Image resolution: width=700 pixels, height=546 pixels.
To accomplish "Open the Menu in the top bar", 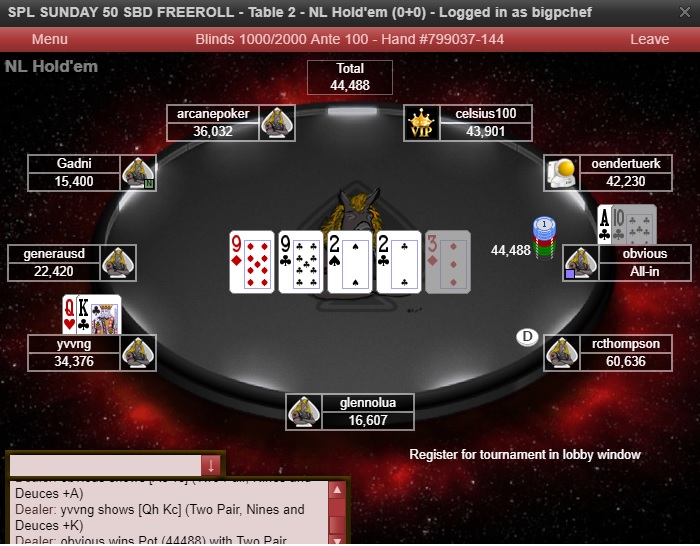I will [x=50, y=39].
